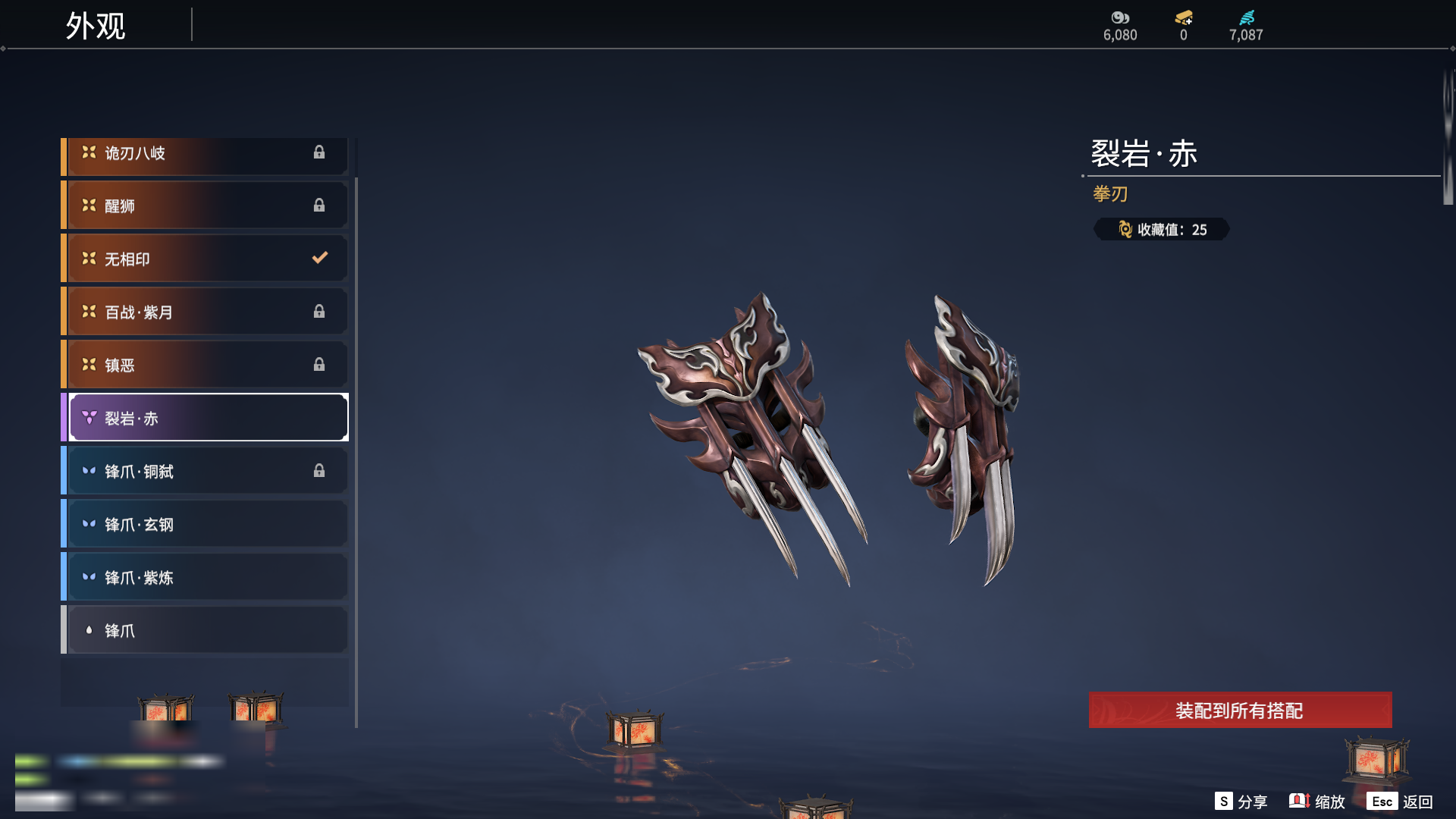Return with the 返回 button
This screenshot has width=1456, height=819.
click(1401, 802)
